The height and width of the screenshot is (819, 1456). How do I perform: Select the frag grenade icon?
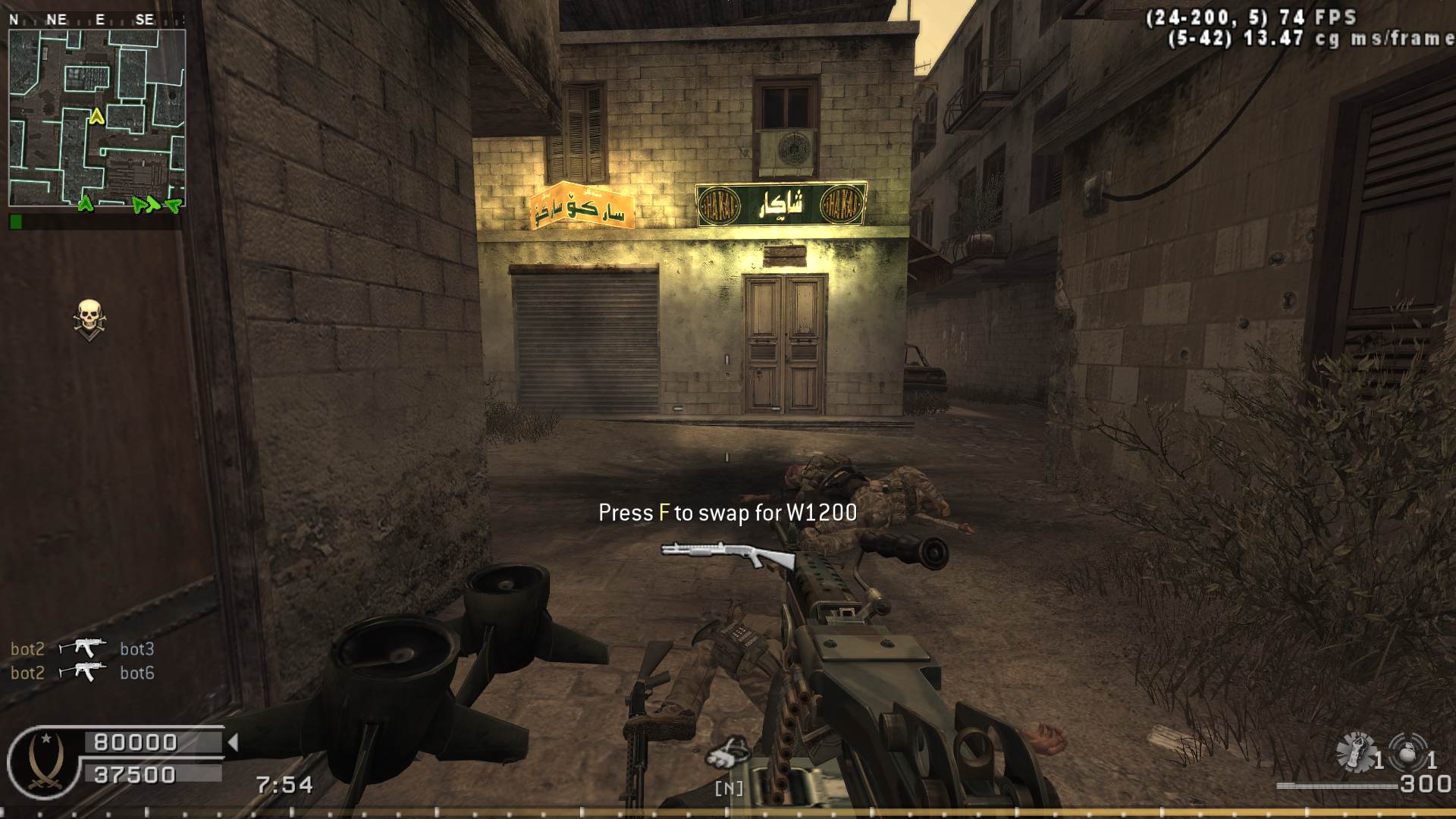tap(1408, 752)
